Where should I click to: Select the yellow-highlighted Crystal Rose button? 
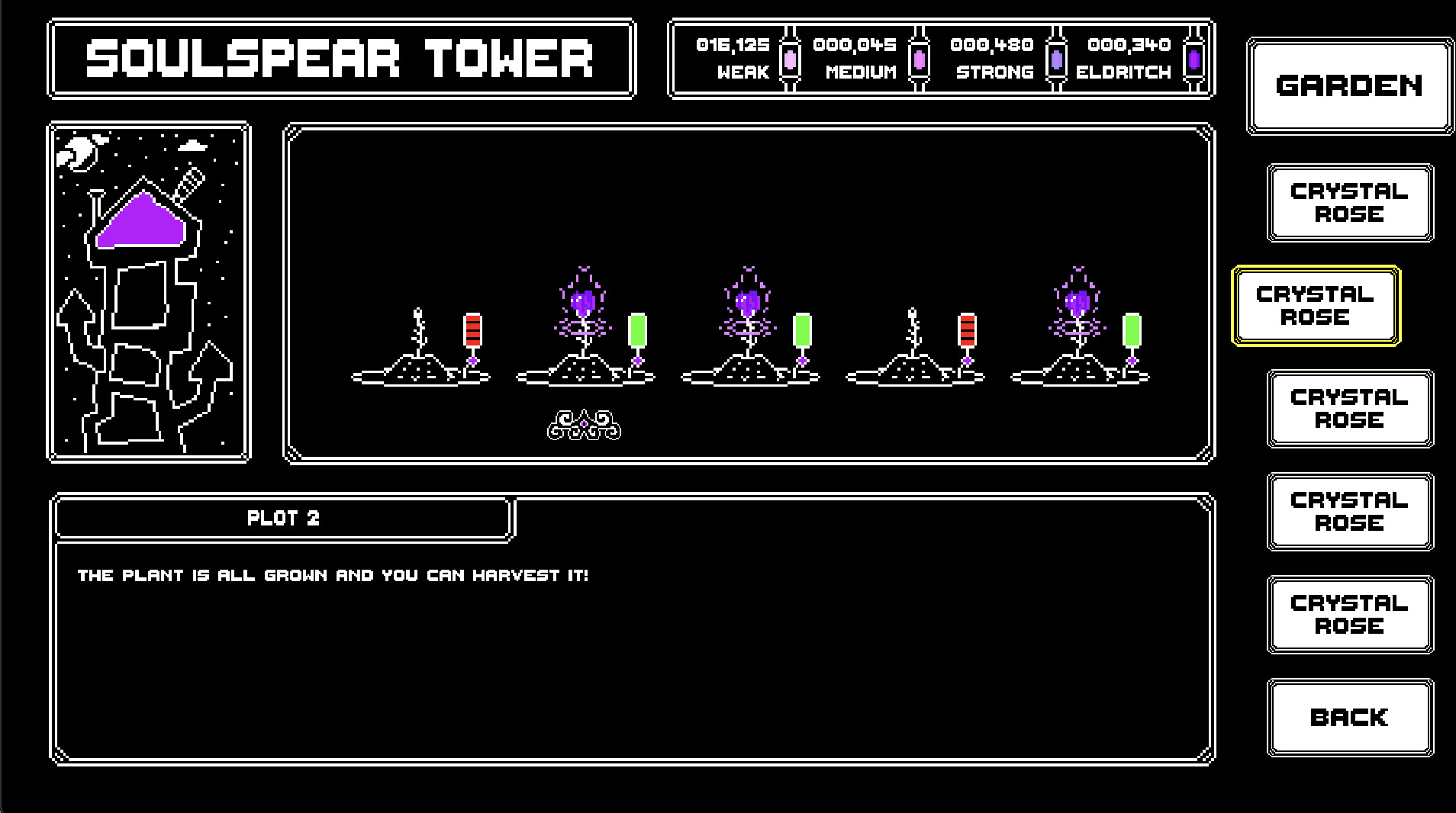tap(1316, 306)
